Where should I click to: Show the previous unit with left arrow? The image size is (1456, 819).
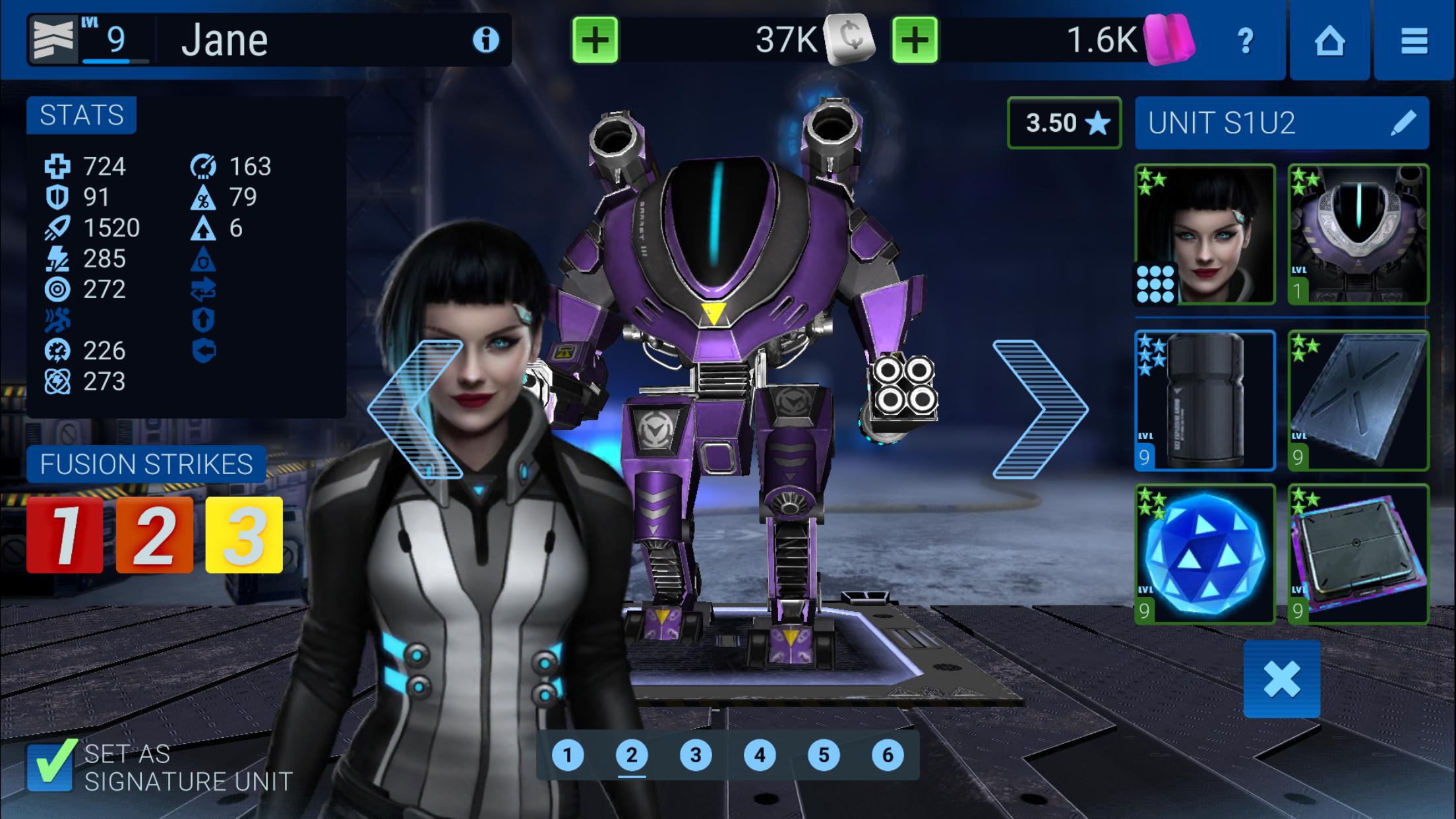(x=417, y=409)
